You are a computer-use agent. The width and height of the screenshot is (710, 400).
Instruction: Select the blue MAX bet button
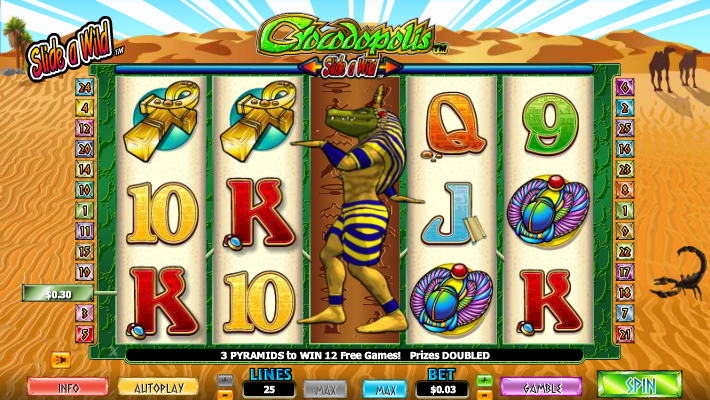(x=384, y=387)
